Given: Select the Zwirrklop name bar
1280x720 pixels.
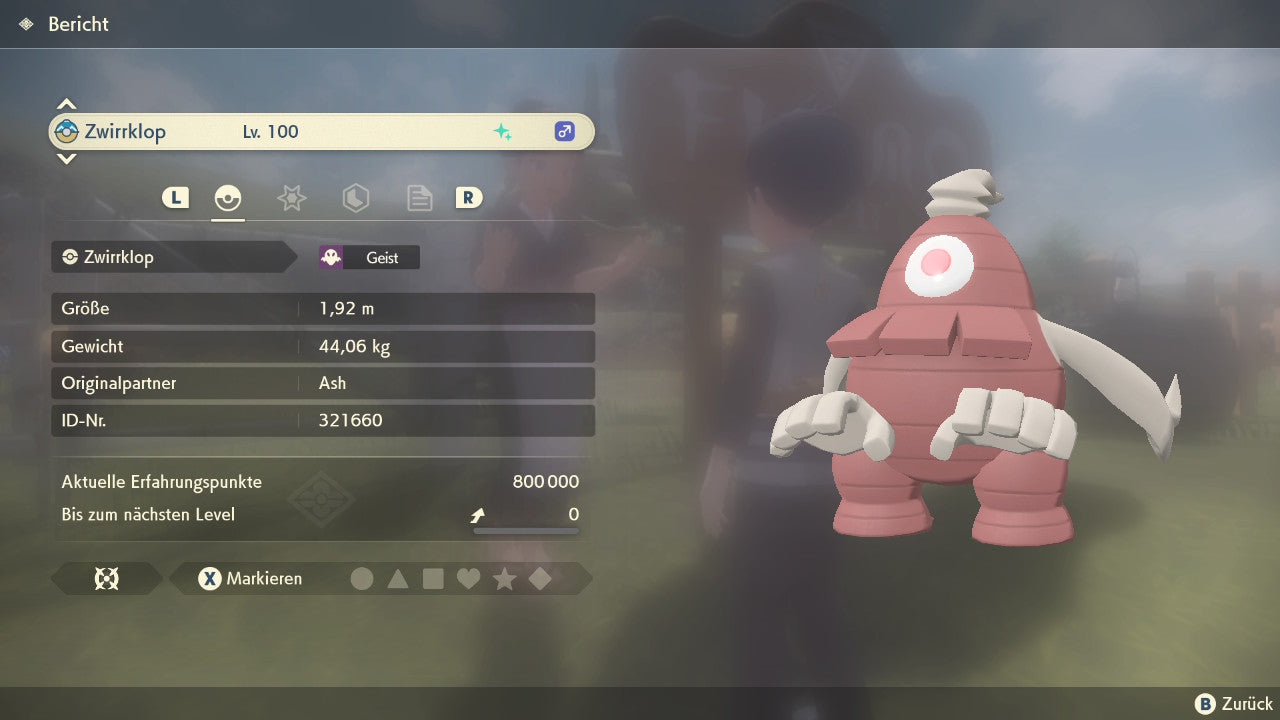Looking at the screenshot, I should click(321, 131).
